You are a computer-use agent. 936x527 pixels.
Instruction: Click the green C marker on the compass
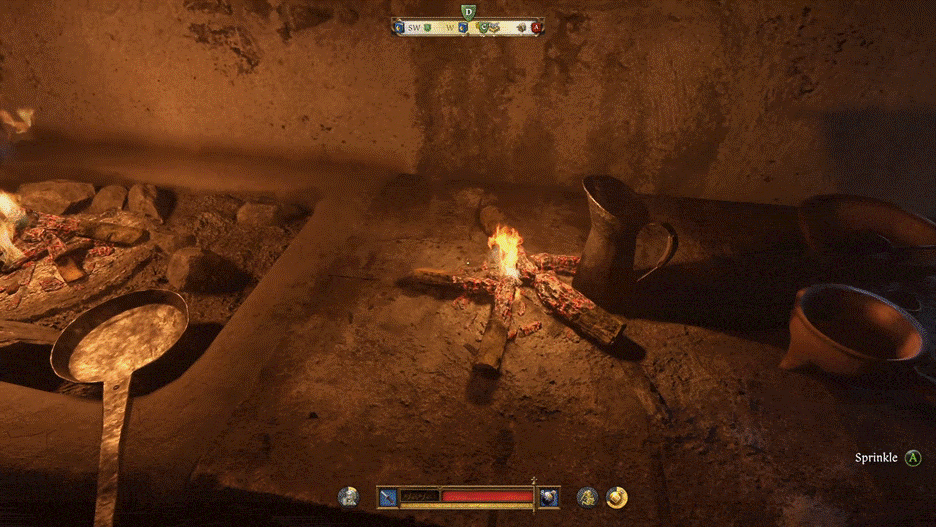click(x=483, y=28)
